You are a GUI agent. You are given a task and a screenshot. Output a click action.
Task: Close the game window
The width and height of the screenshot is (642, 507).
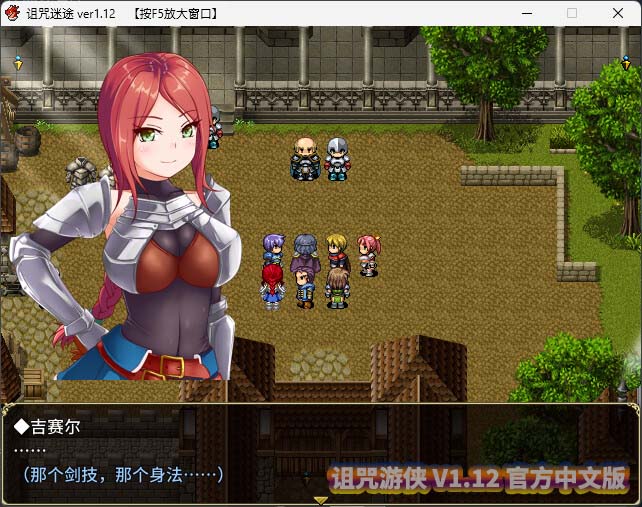pos(618,13)
